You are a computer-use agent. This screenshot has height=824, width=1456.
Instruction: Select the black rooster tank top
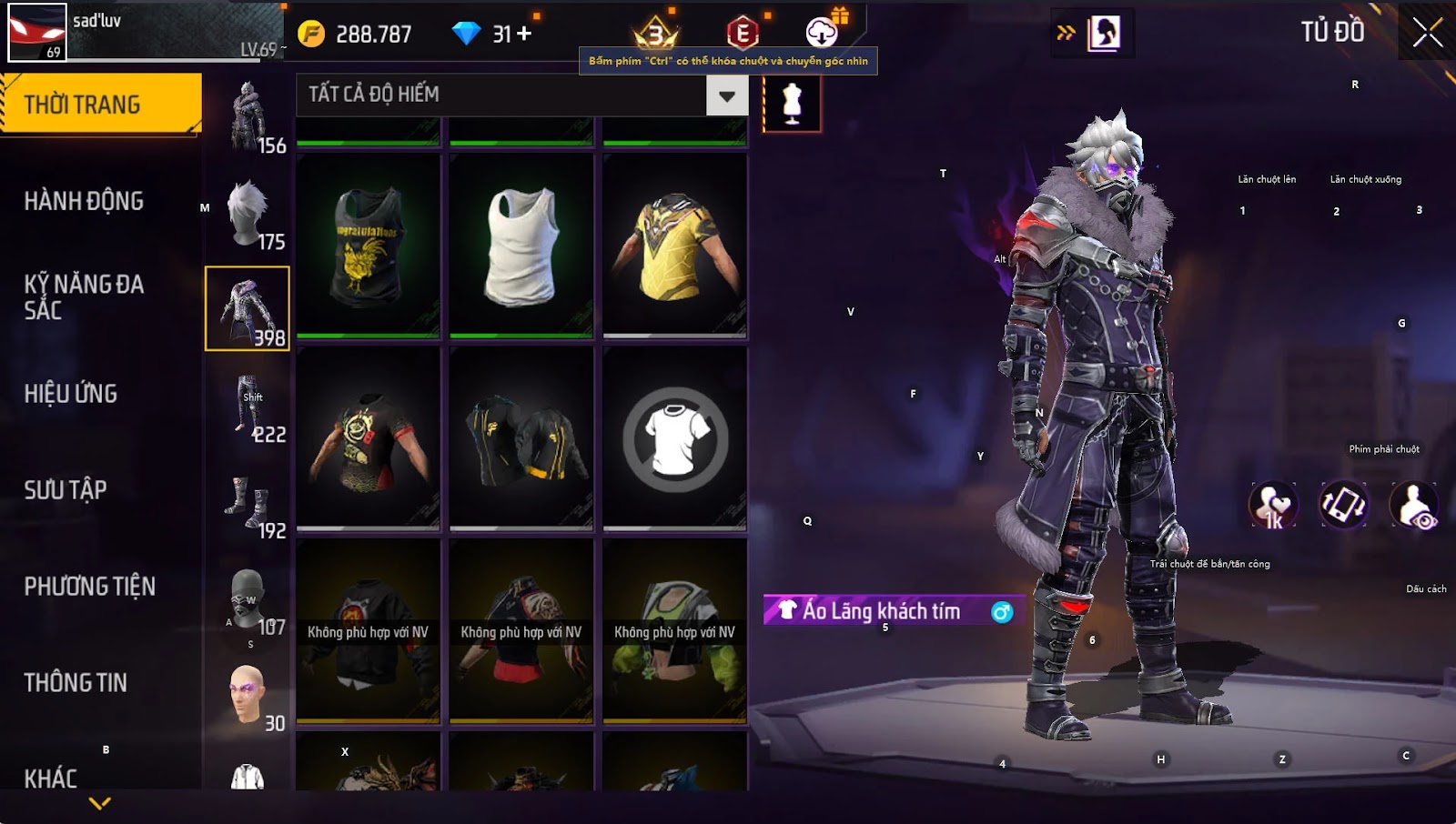(x=369, y=246)
